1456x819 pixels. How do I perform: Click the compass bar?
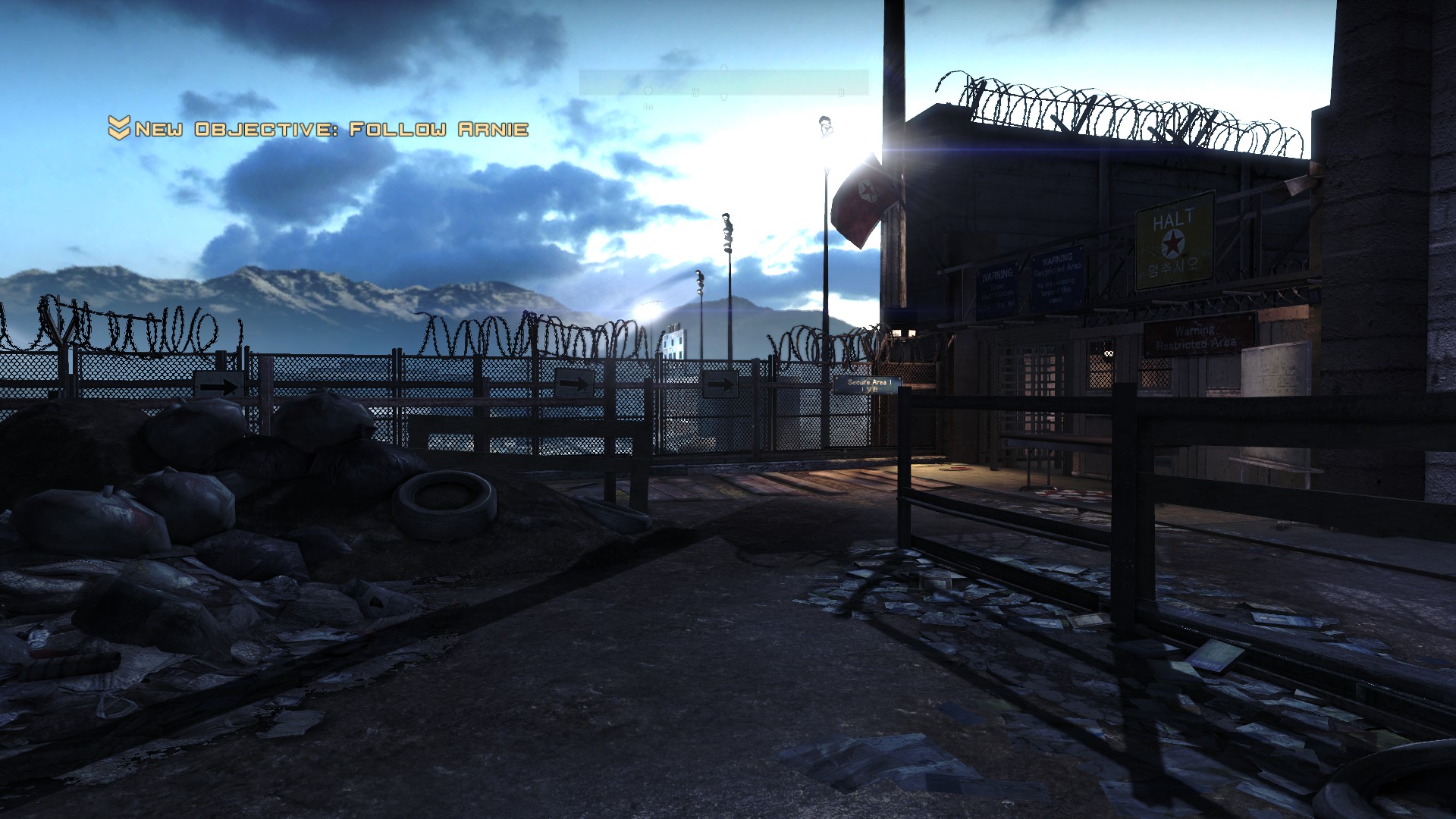pos(723,83)
